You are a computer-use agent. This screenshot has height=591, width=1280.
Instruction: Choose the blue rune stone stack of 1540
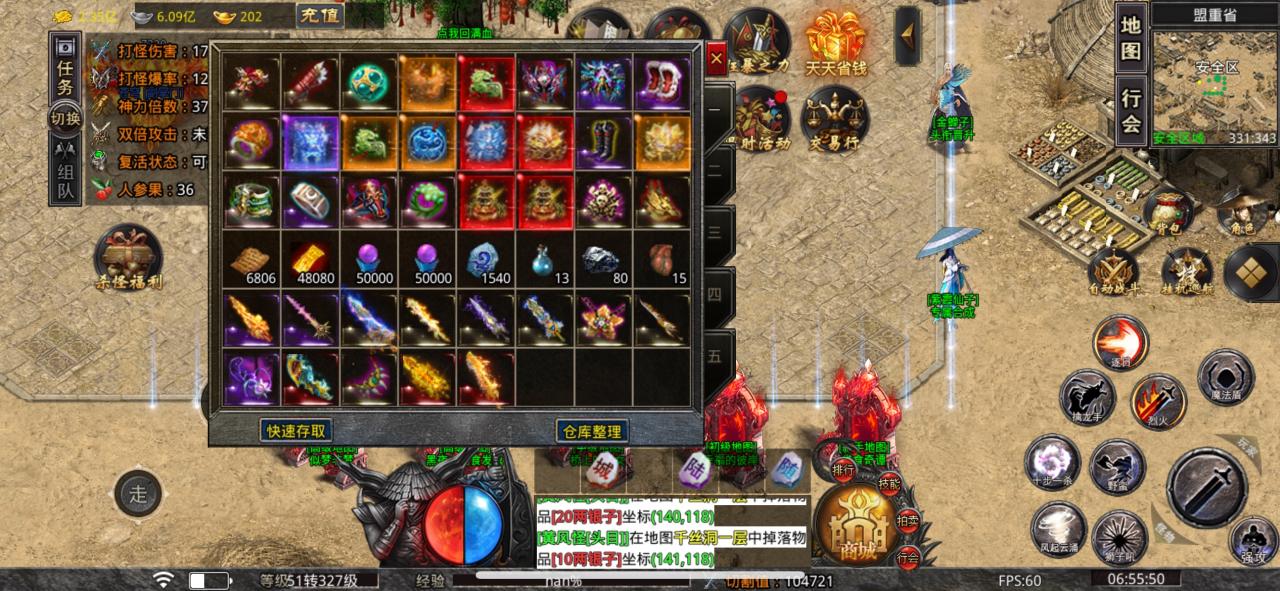point(487,263)
